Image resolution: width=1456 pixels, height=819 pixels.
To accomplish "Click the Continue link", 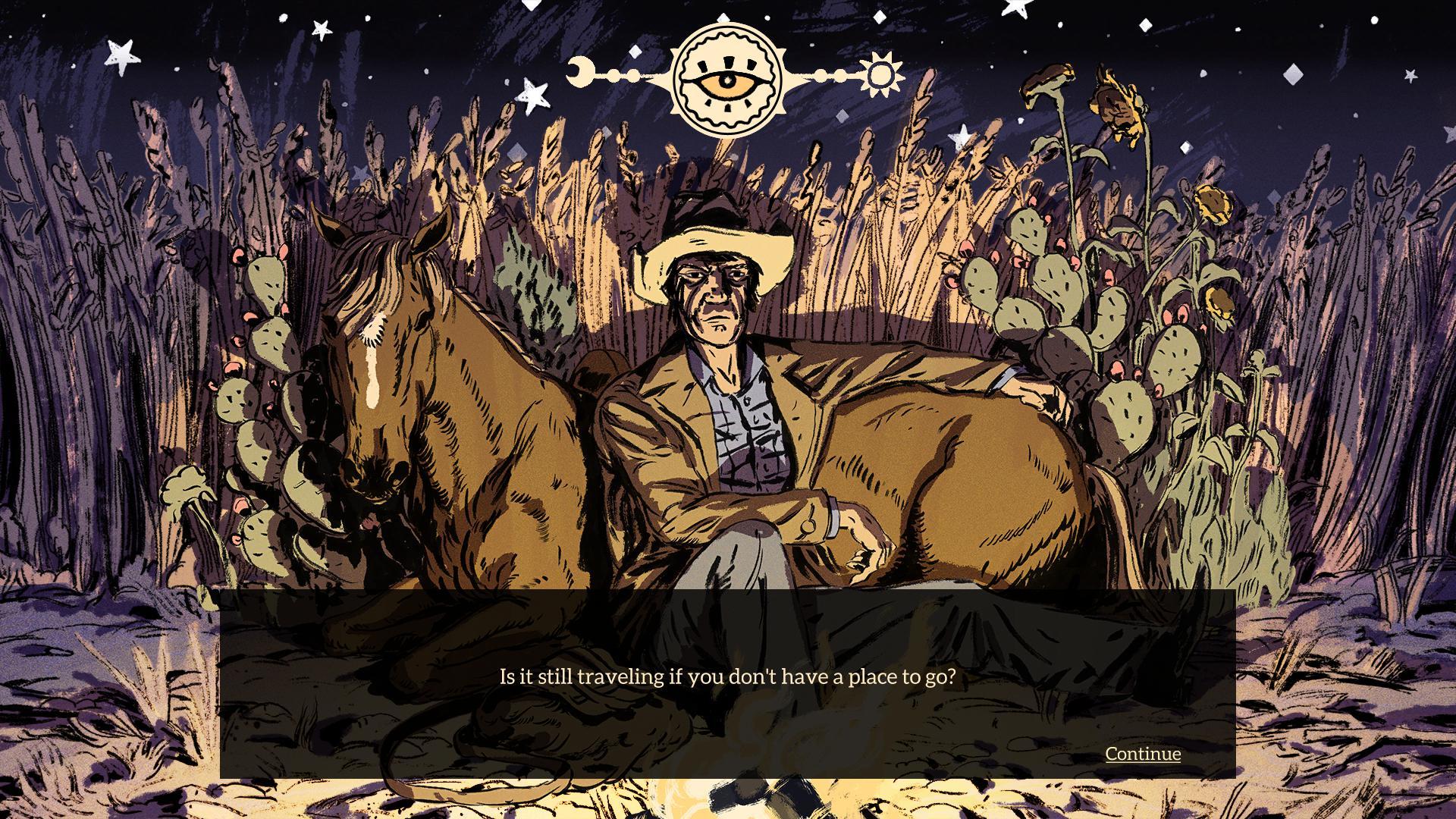I will click(1142, 755).
